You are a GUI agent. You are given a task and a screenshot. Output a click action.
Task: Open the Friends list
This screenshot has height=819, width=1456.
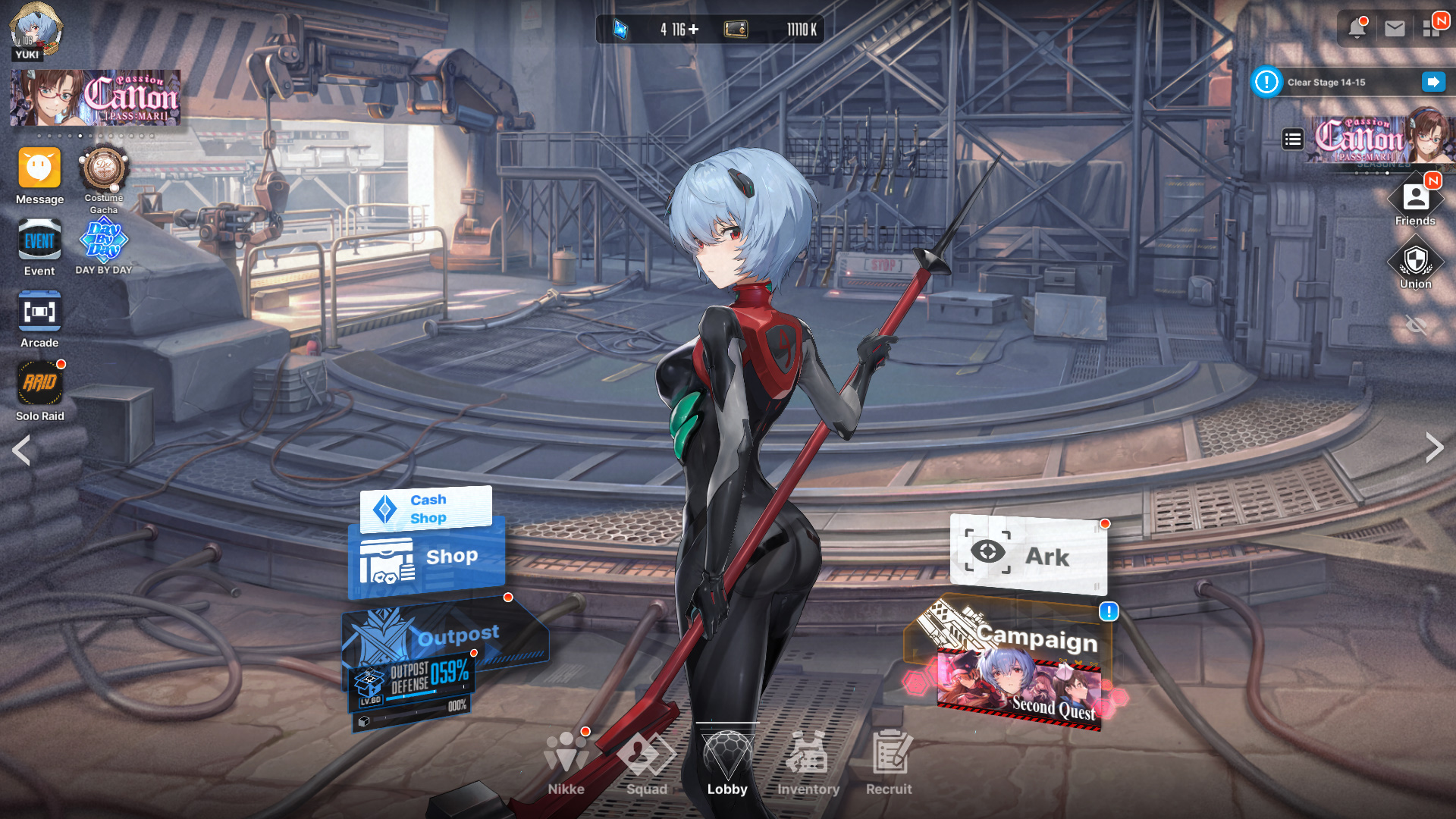coord(1415,199)
